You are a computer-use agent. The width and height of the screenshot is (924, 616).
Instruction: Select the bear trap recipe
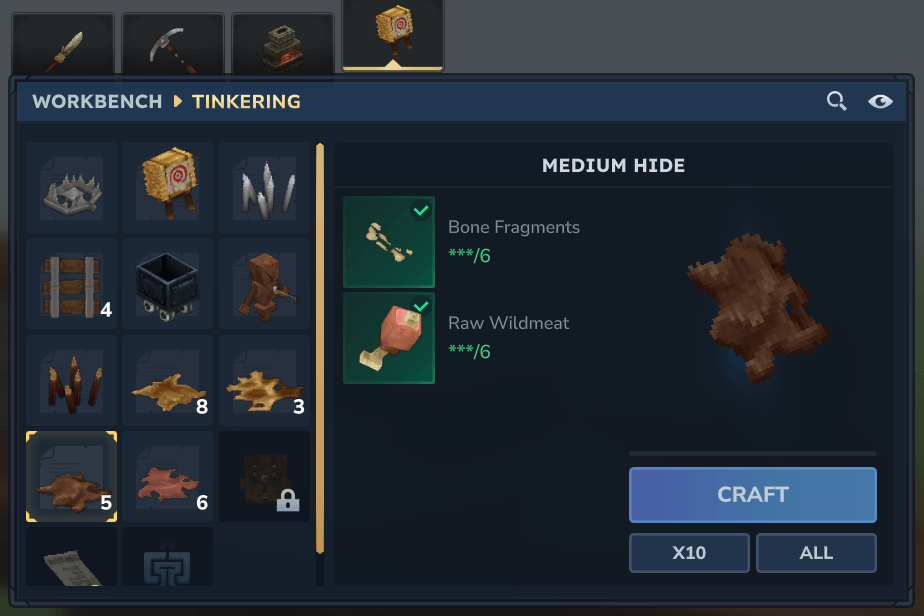point(72,187)
